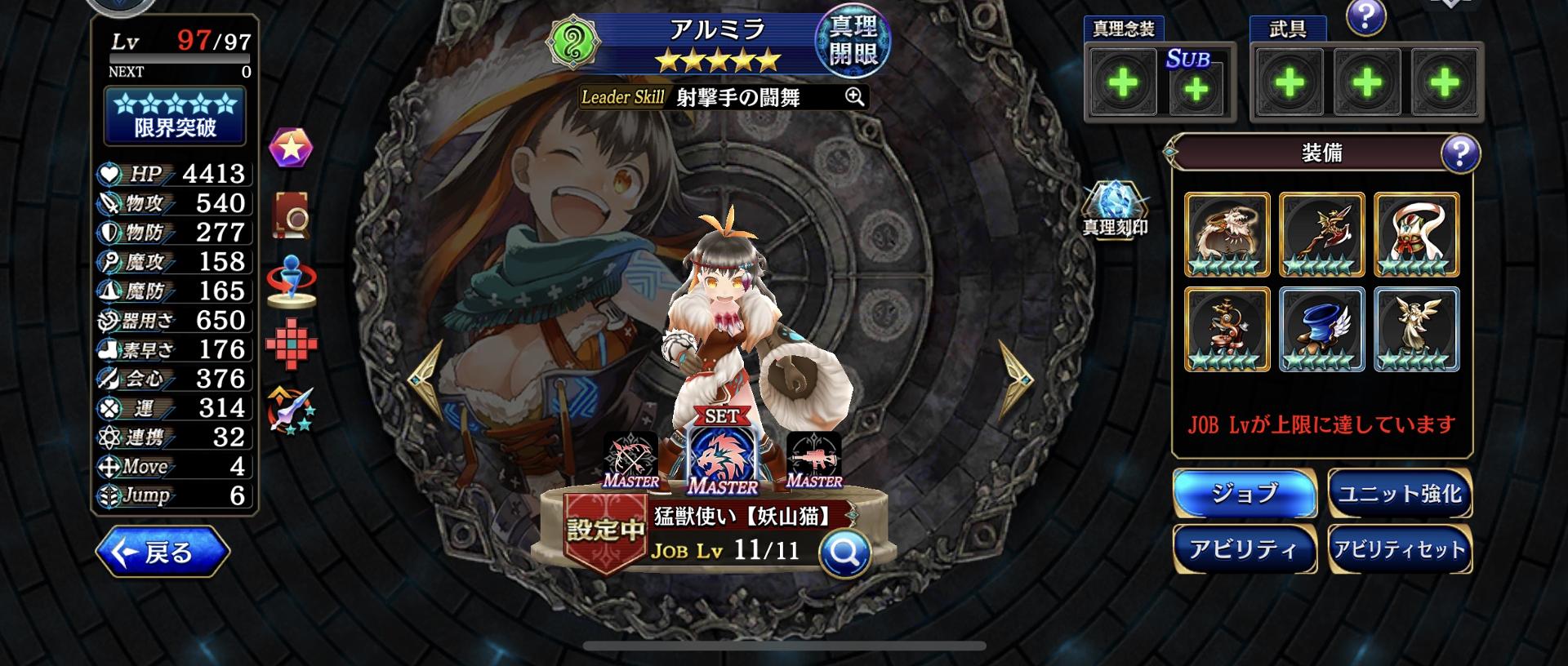Open help for the 装備 panel

(1459, 153)
